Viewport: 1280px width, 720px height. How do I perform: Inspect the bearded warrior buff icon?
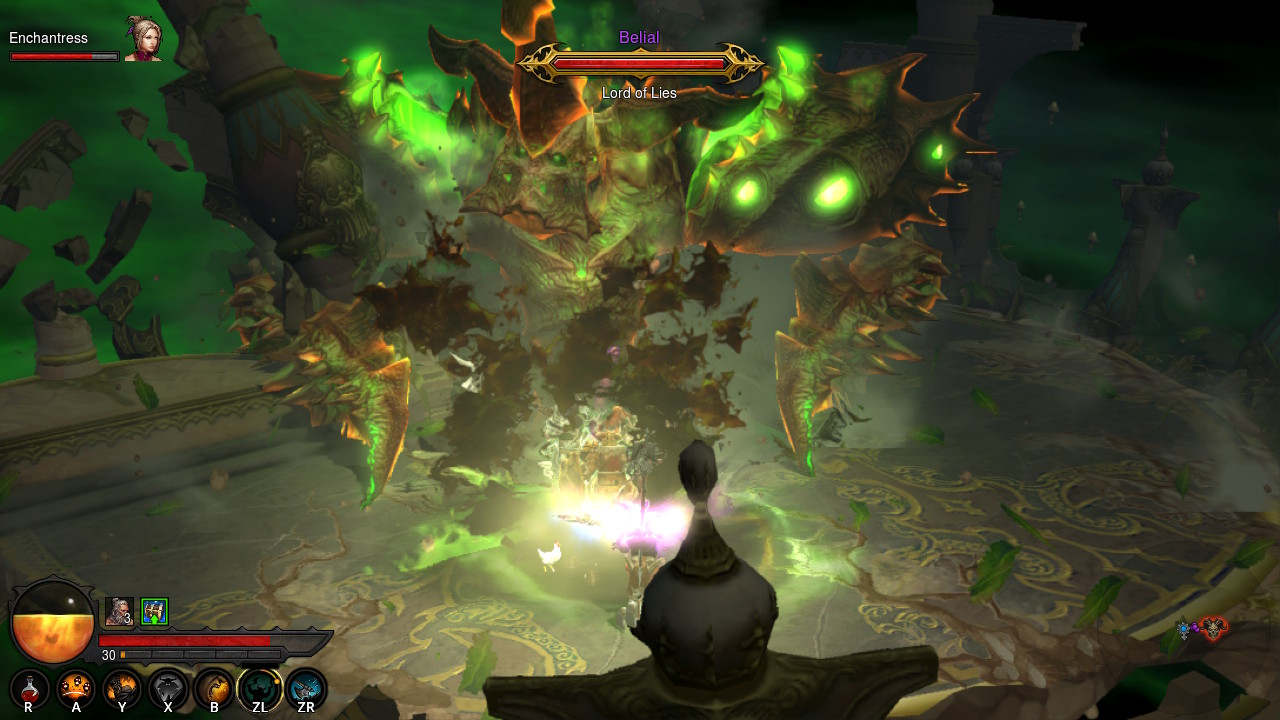(x=119, y=611)
